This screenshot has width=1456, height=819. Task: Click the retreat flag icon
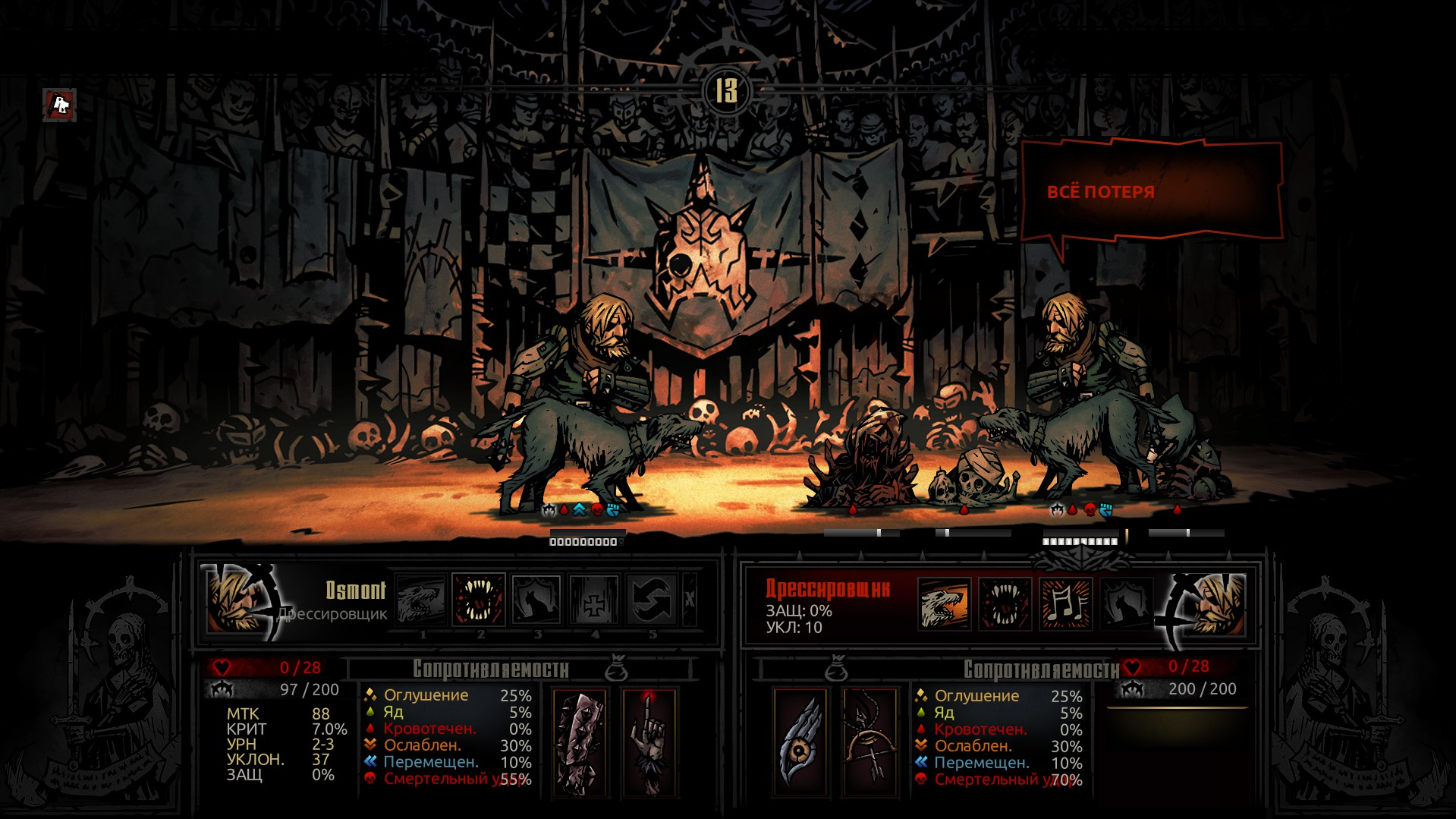click(x=60, y=105)
